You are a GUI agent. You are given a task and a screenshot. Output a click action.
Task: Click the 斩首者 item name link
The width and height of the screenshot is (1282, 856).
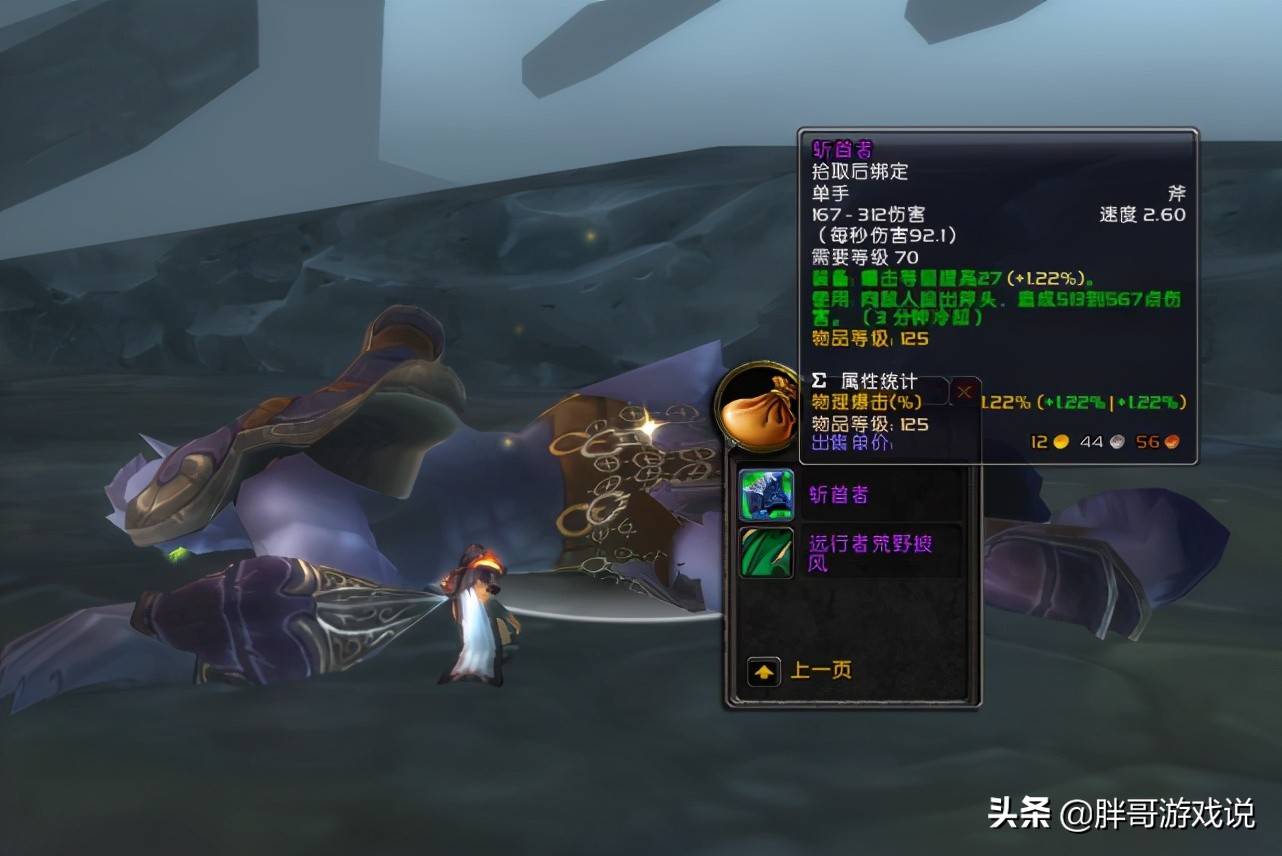click(x=838, y=492)
